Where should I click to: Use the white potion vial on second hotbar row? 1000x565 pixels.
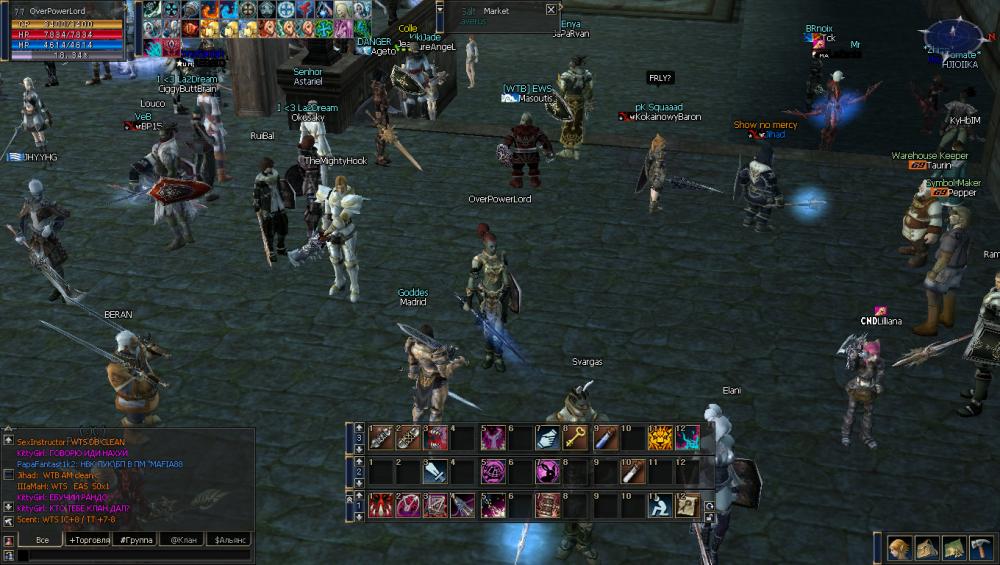(x=632, y=471)
